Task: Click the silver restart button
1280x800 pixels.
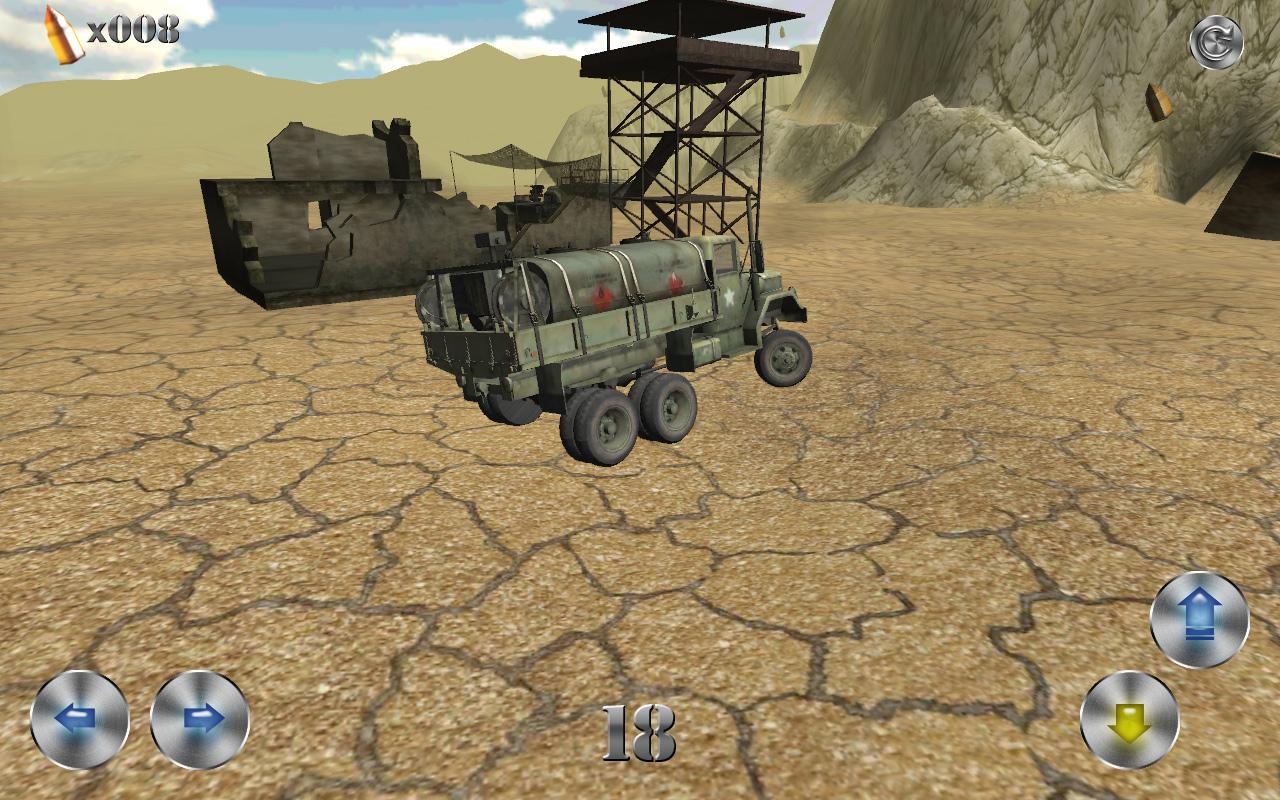Action: click(x=1215, y=44)
